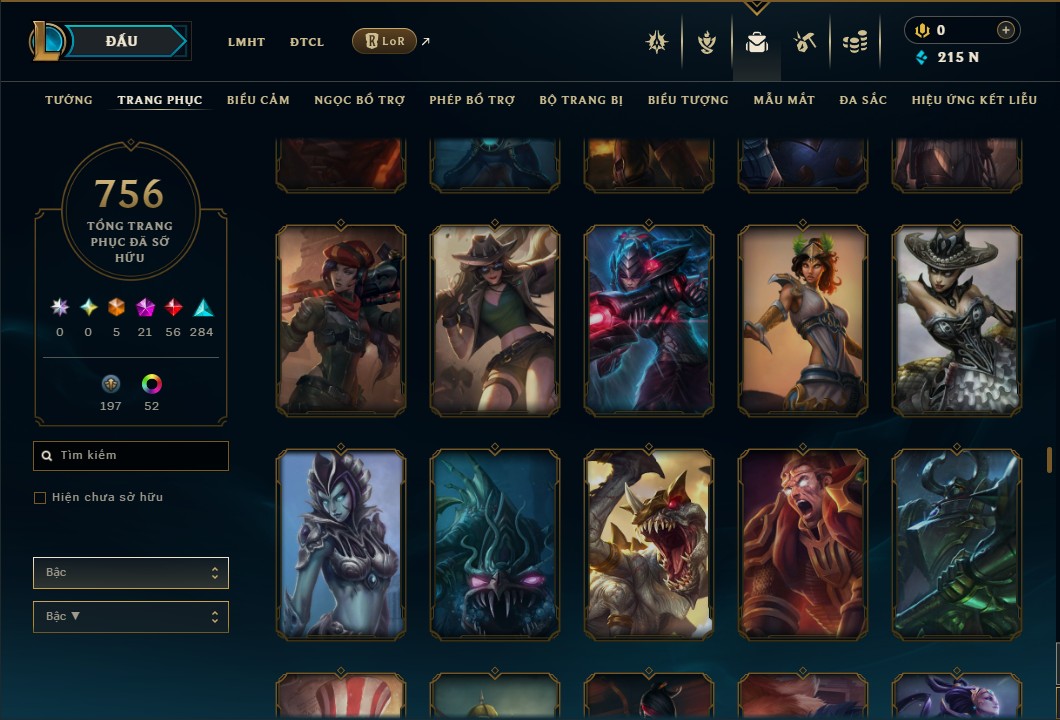
Task: Switch to the MẪU MẮT tab
Action: point(784,100)
